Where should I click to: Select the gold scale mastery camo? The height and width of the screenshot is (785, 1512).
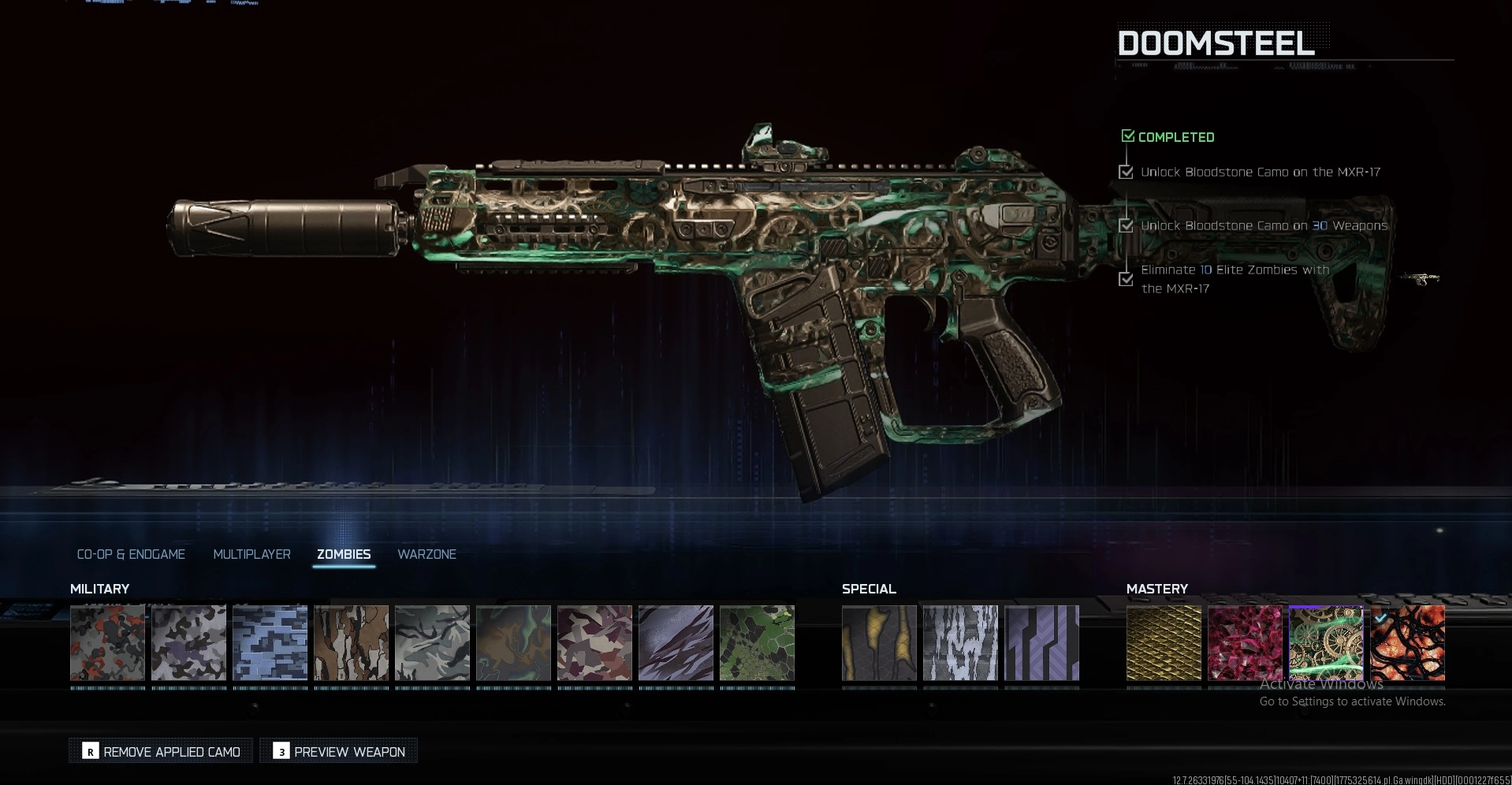click(x=1164, y=642)
